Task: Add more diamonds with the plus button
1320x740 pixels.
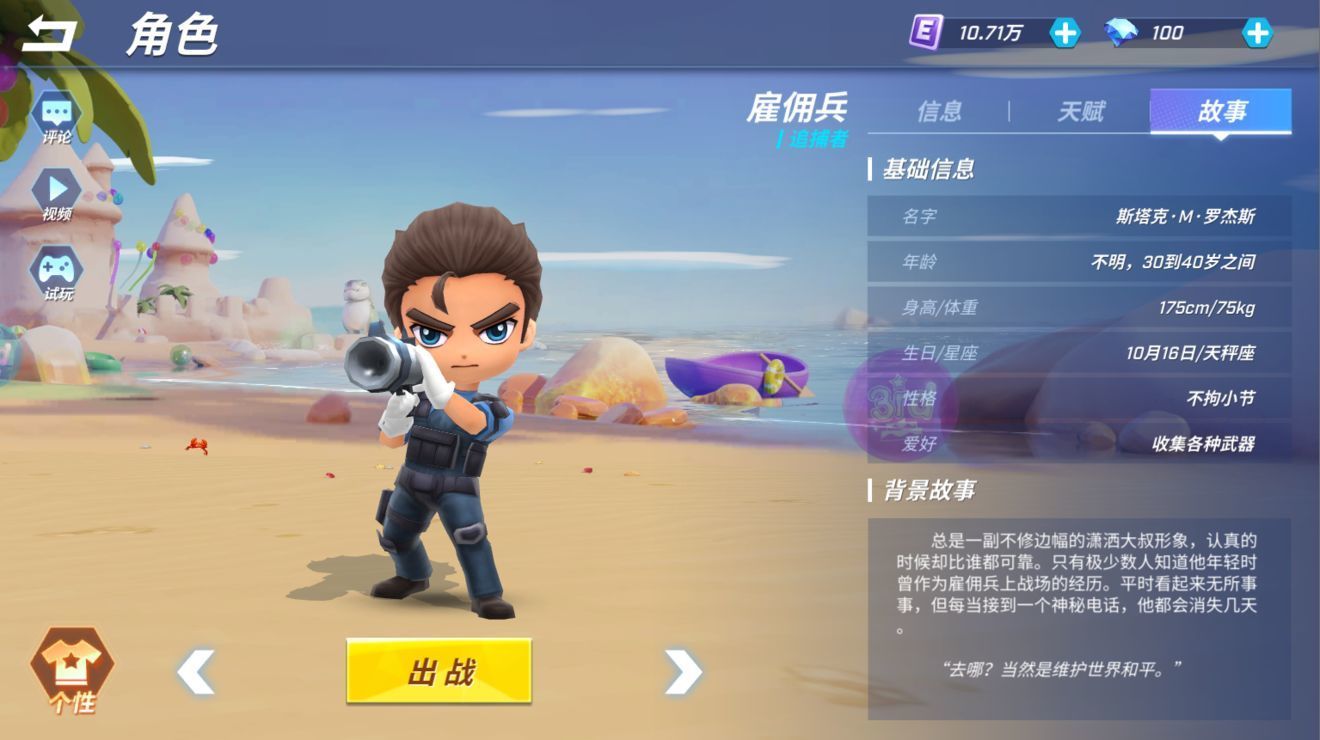Action: click(1257, 33)
